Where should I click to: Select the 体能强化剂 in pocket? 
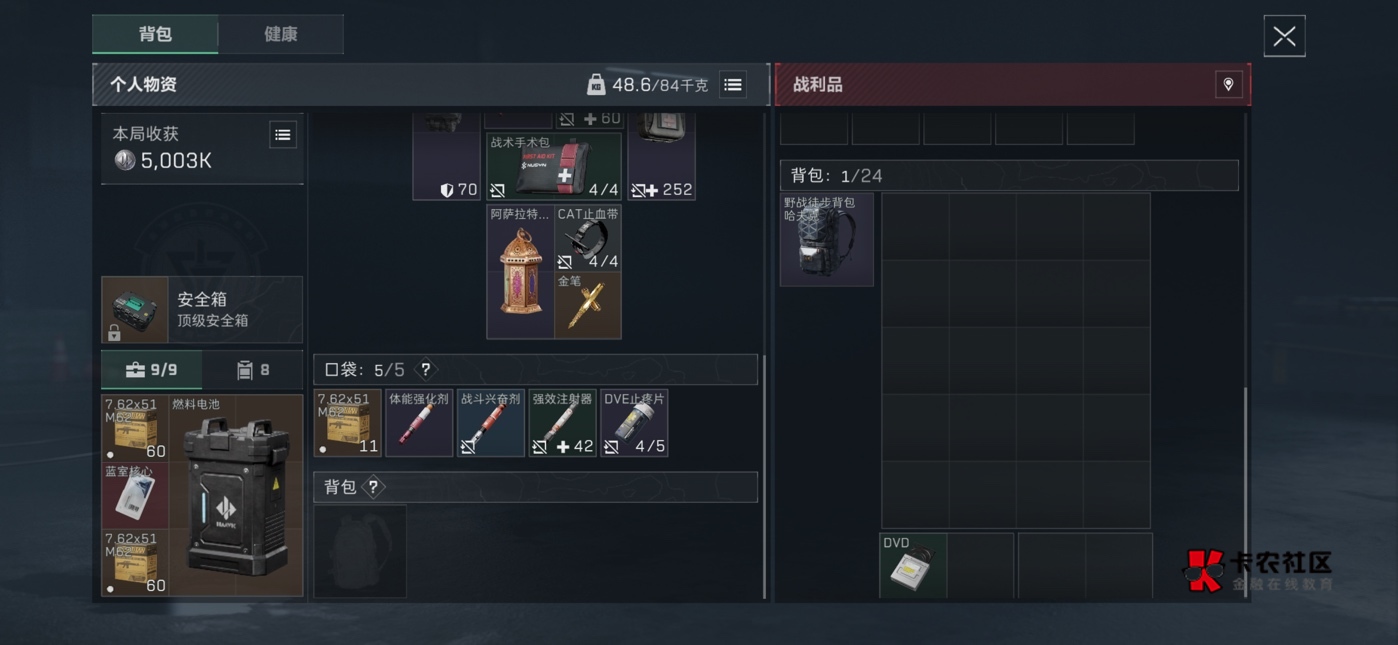click(x=419, y=423)
